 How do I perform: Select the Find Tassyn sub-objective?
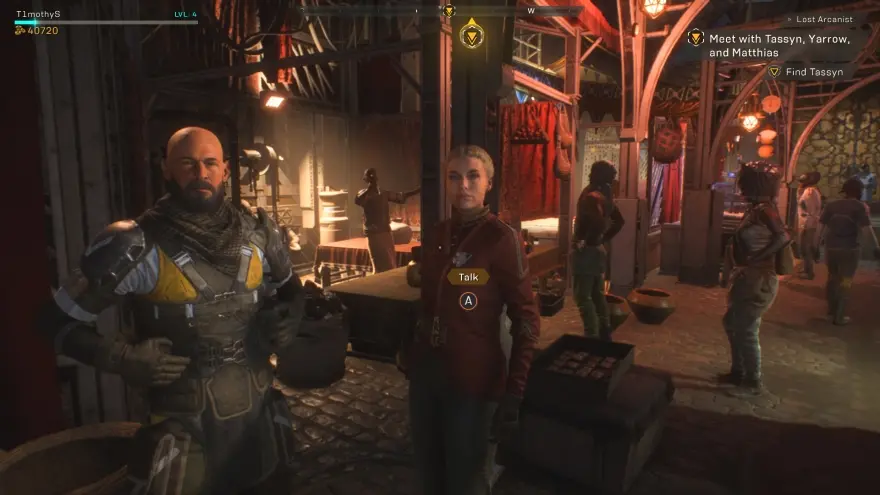point(817,72)
